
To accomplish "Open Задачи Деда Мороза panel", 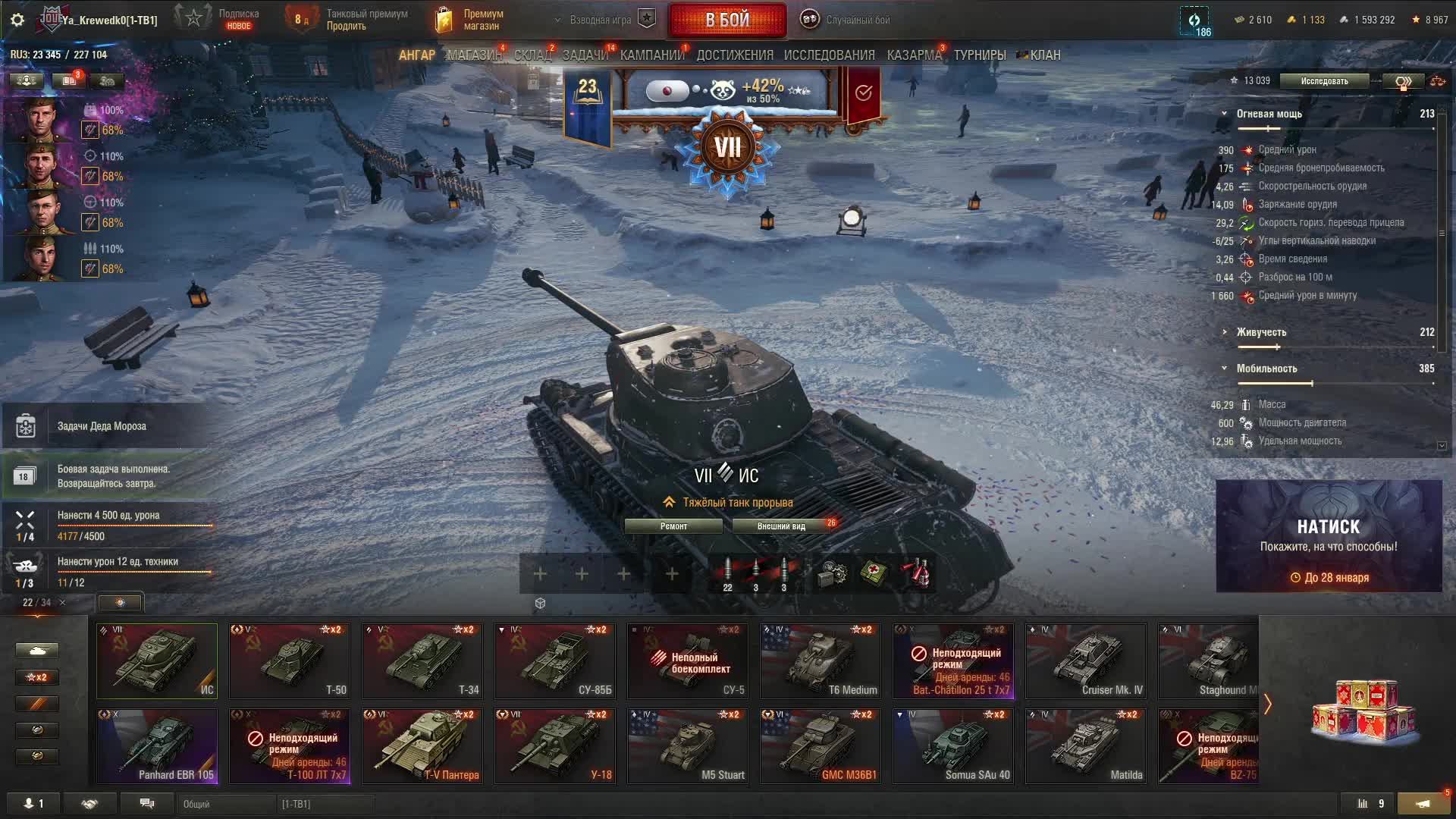I will pyautogui.click(x=102, y=426).
